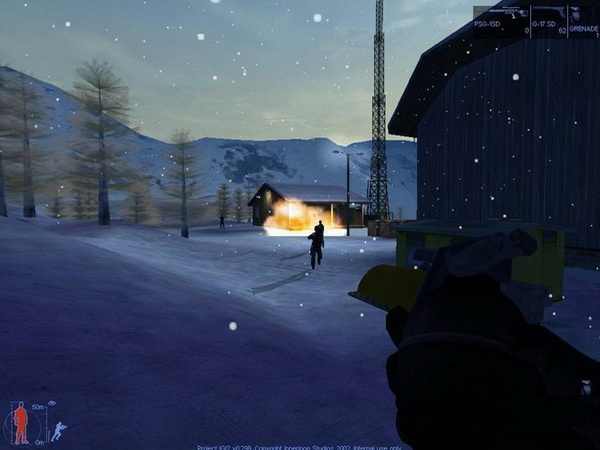The image size is (600, 450).
Task: Click the red body status figure
Action: [21, 425]
